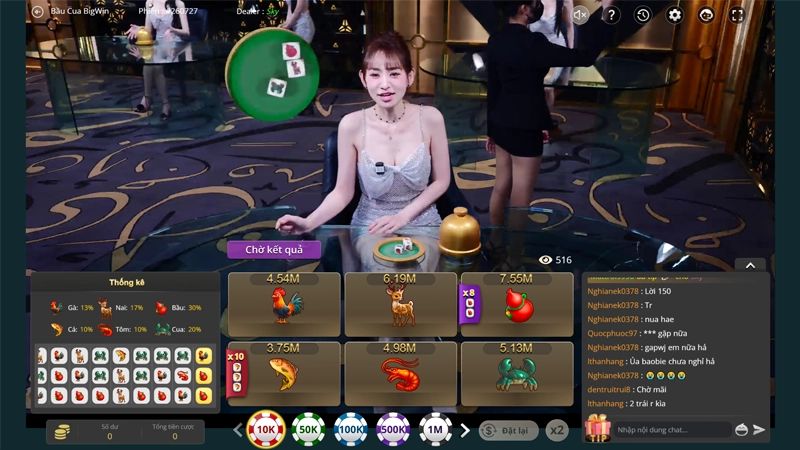Bet on the red gourd tile
This screenshot has height=450, width=800.
click(516, 304)
